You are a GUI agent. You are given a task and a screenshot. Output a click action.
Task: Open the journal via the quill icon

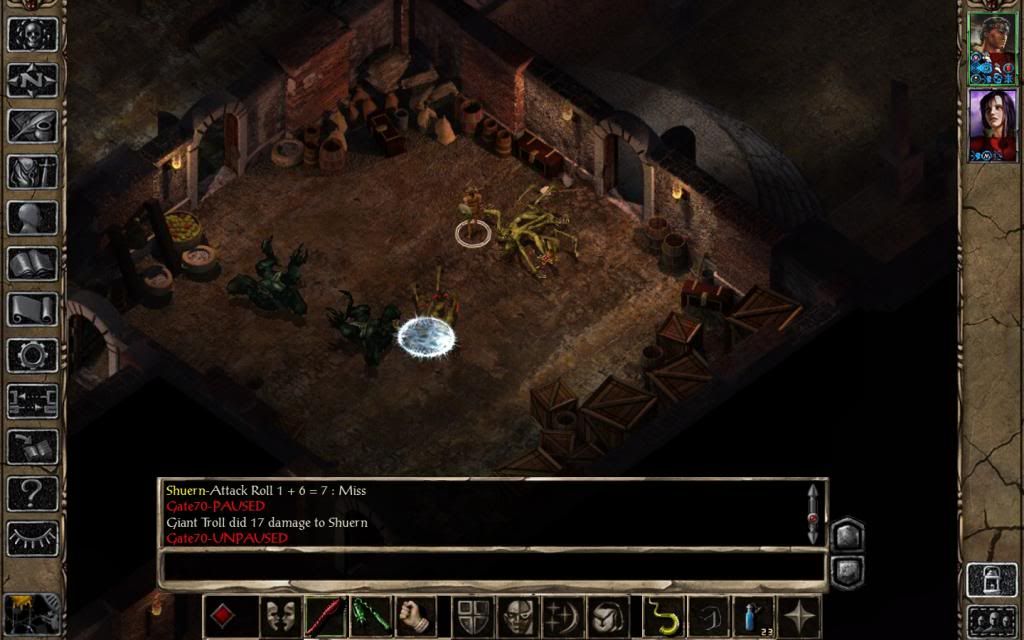point(33,126)
